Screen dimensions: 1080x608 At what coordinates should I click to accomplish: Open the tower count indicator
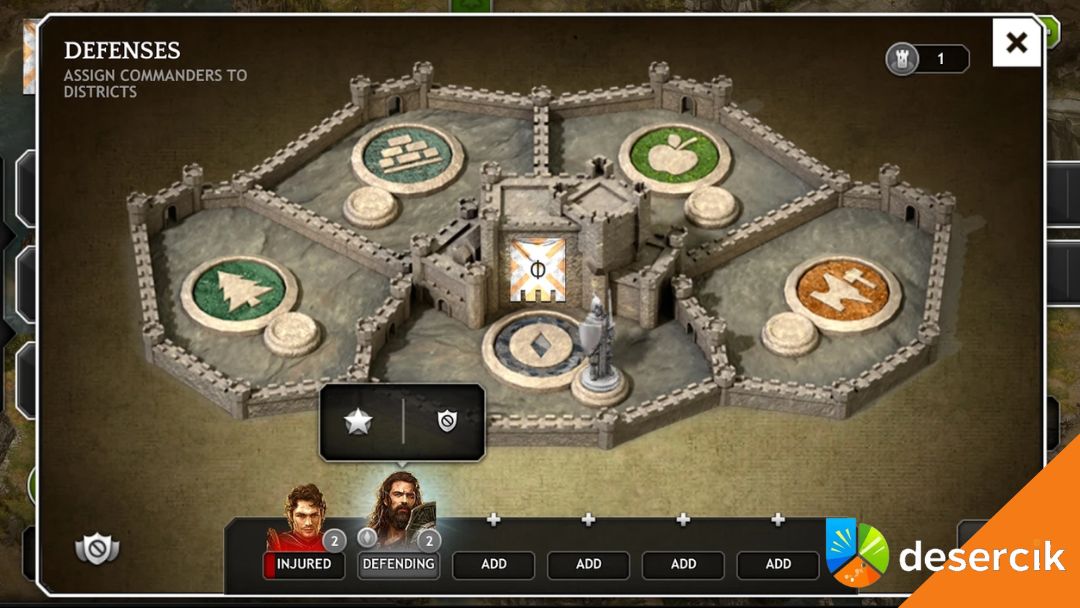pos(927,59)
